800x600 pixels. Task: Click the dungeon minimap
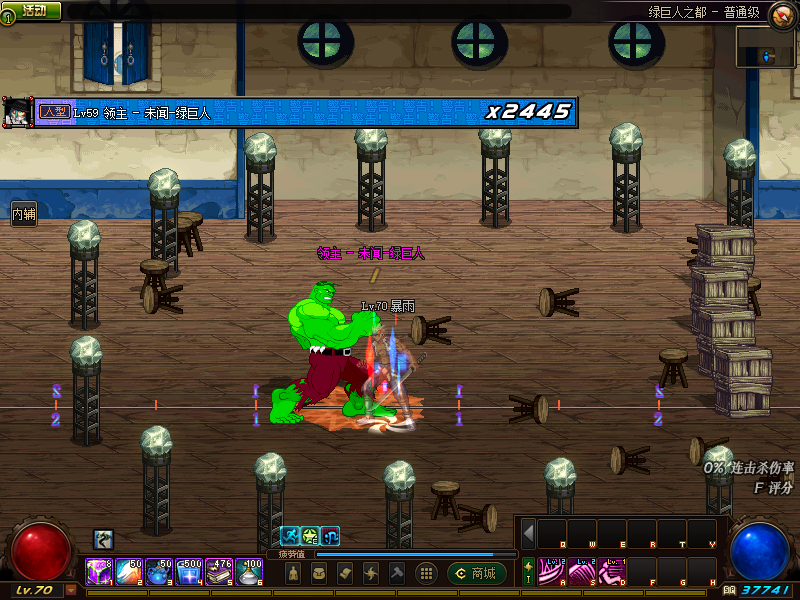pyautogui.click(x=766, y=47)
